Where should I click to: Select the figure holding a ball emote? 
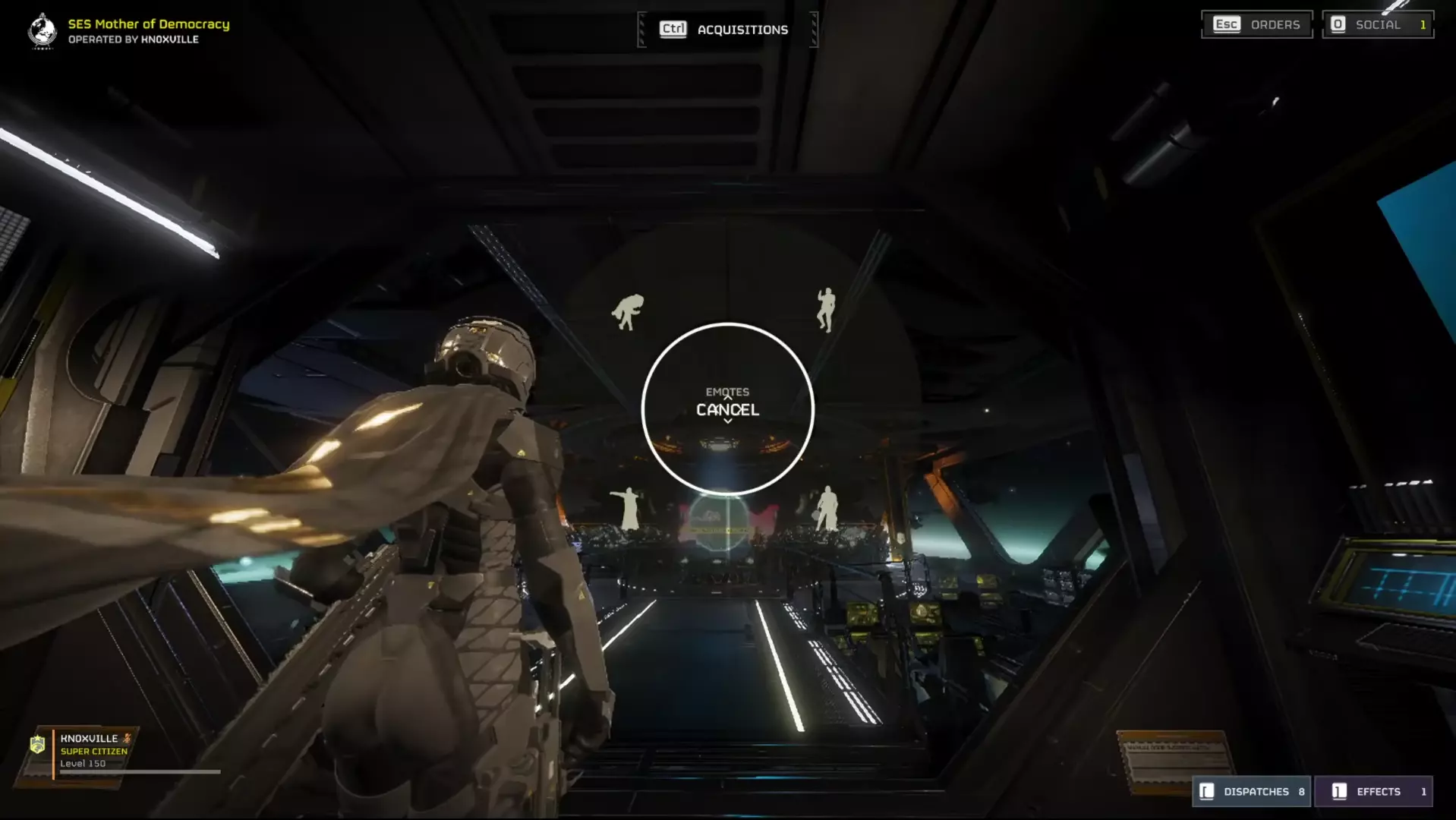[826, 508]
